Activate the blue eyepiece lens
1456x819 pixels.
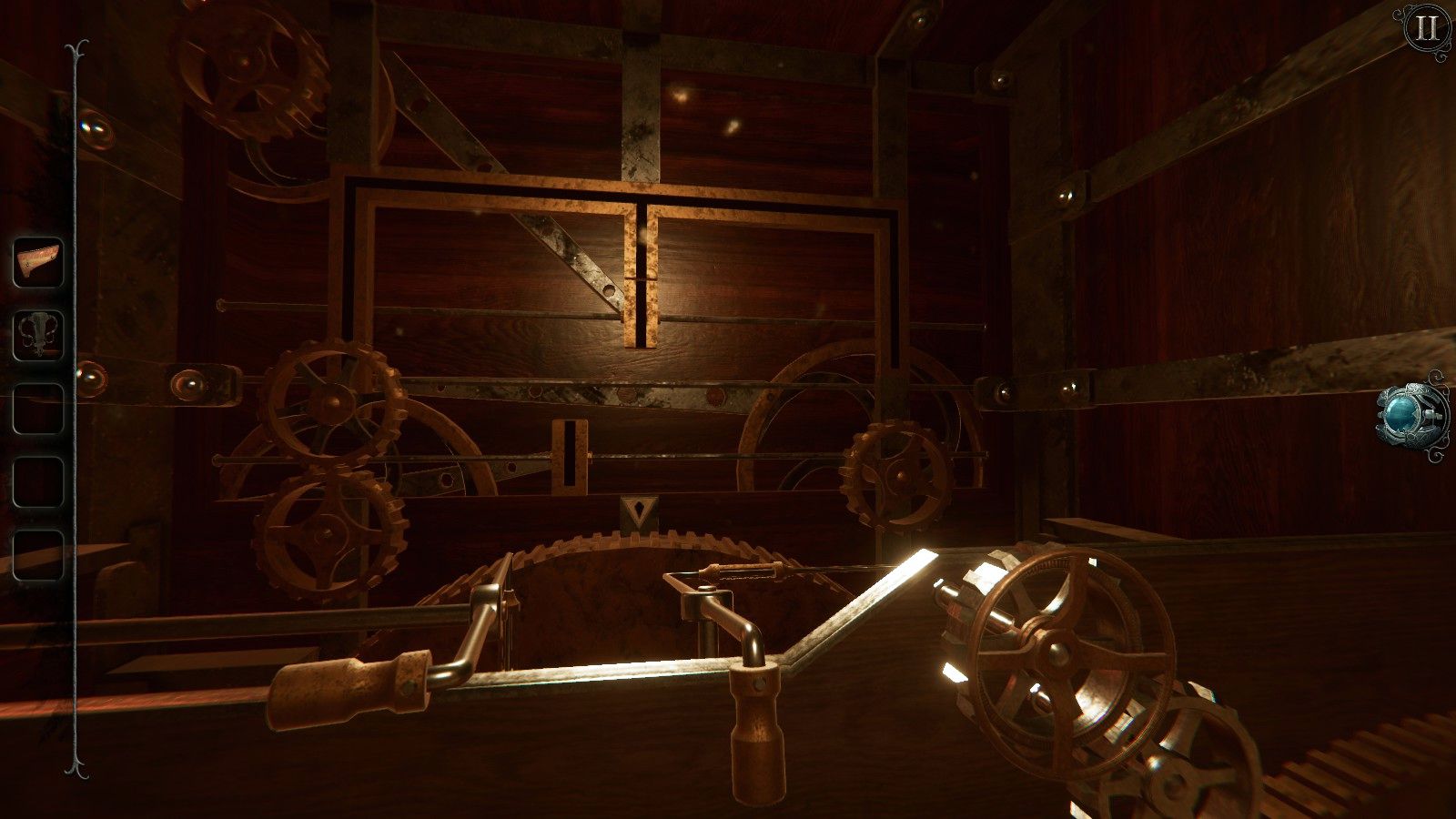(1403, 414)
